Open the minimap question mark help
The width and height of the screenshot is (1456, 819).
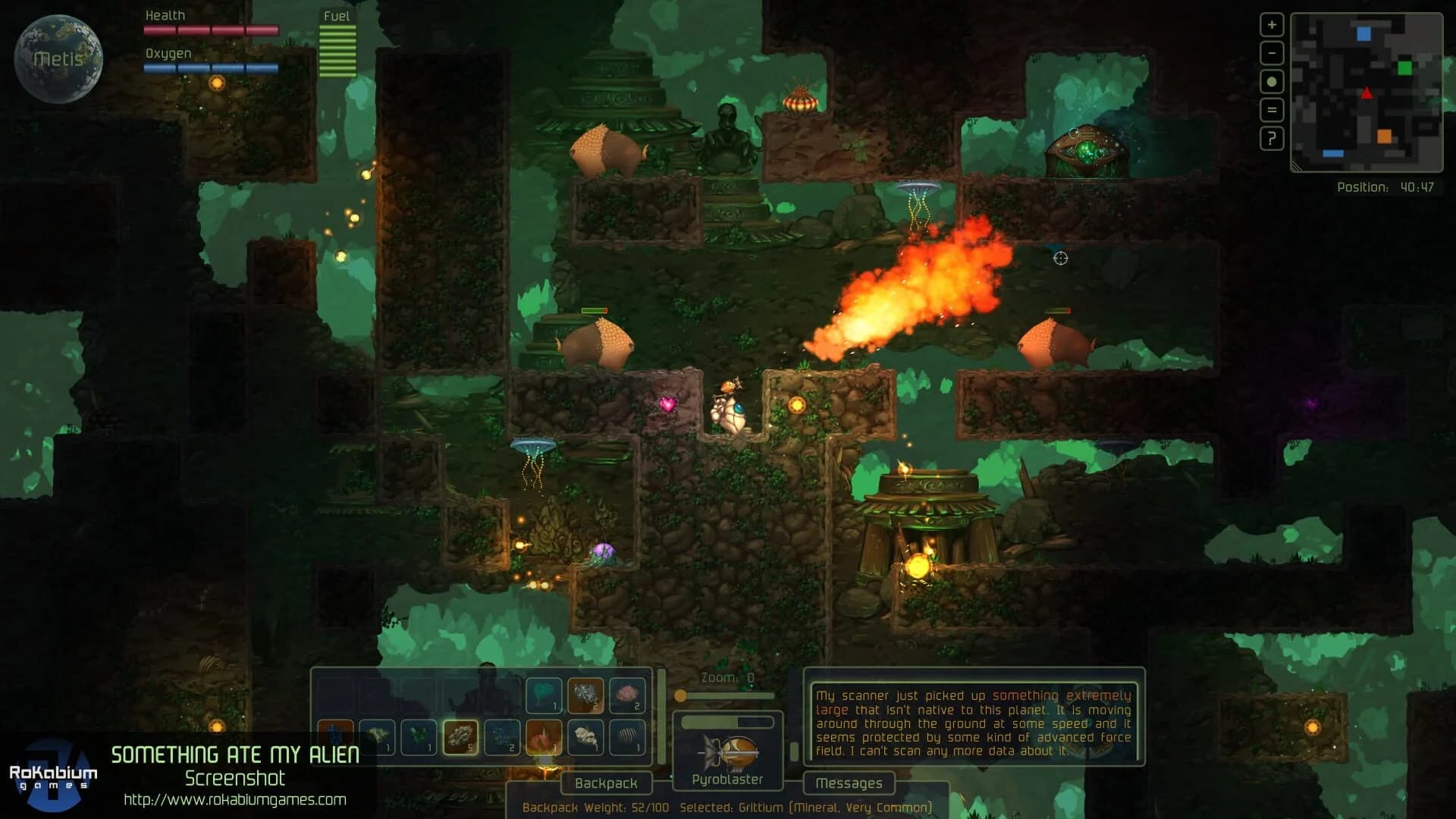[x=1272, y=139]
